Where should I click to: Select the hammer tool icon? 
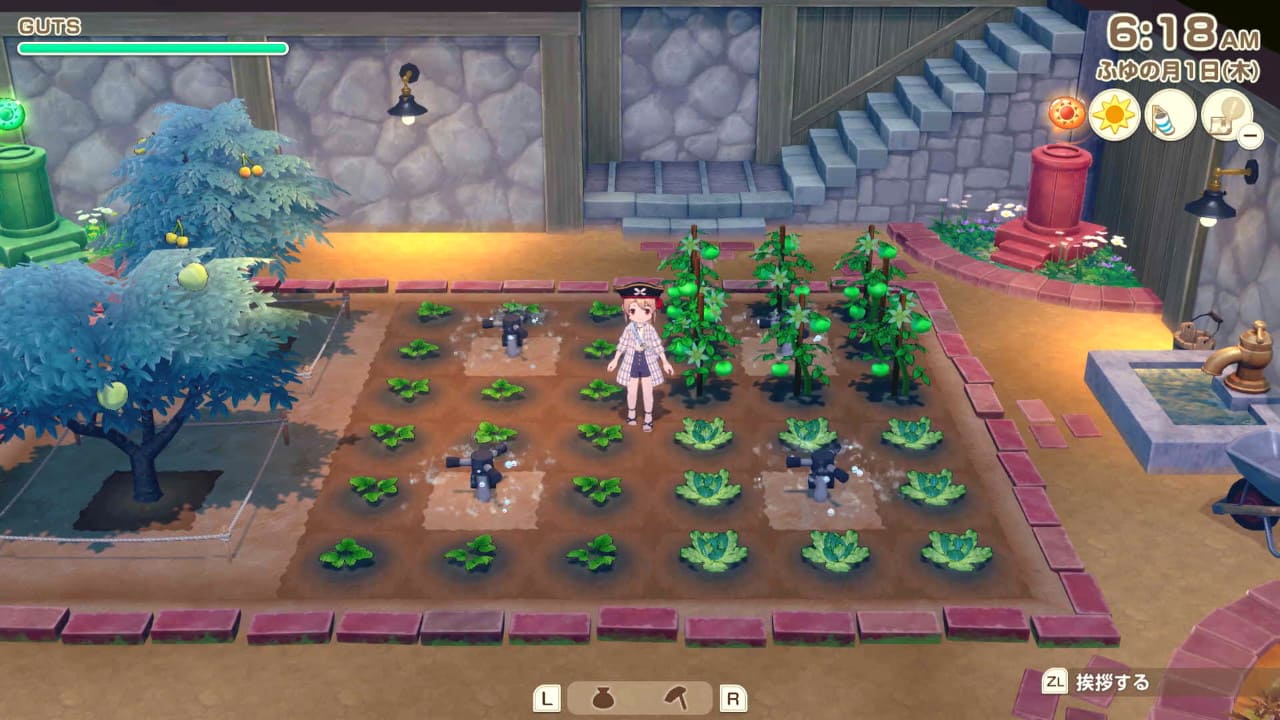[x=677, y=697]
